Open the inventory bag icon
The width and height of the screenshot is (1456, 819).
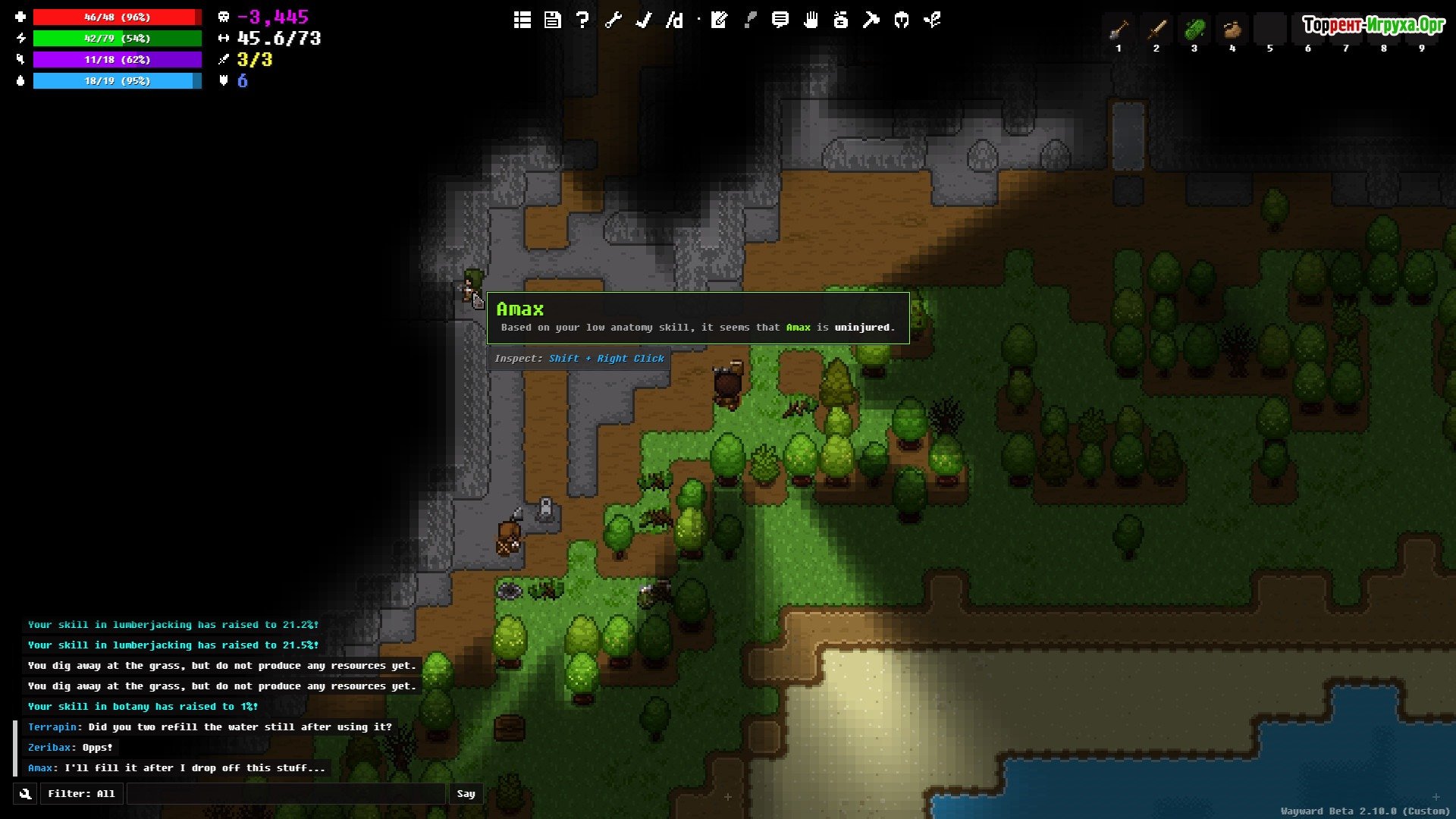coord(840,20)
